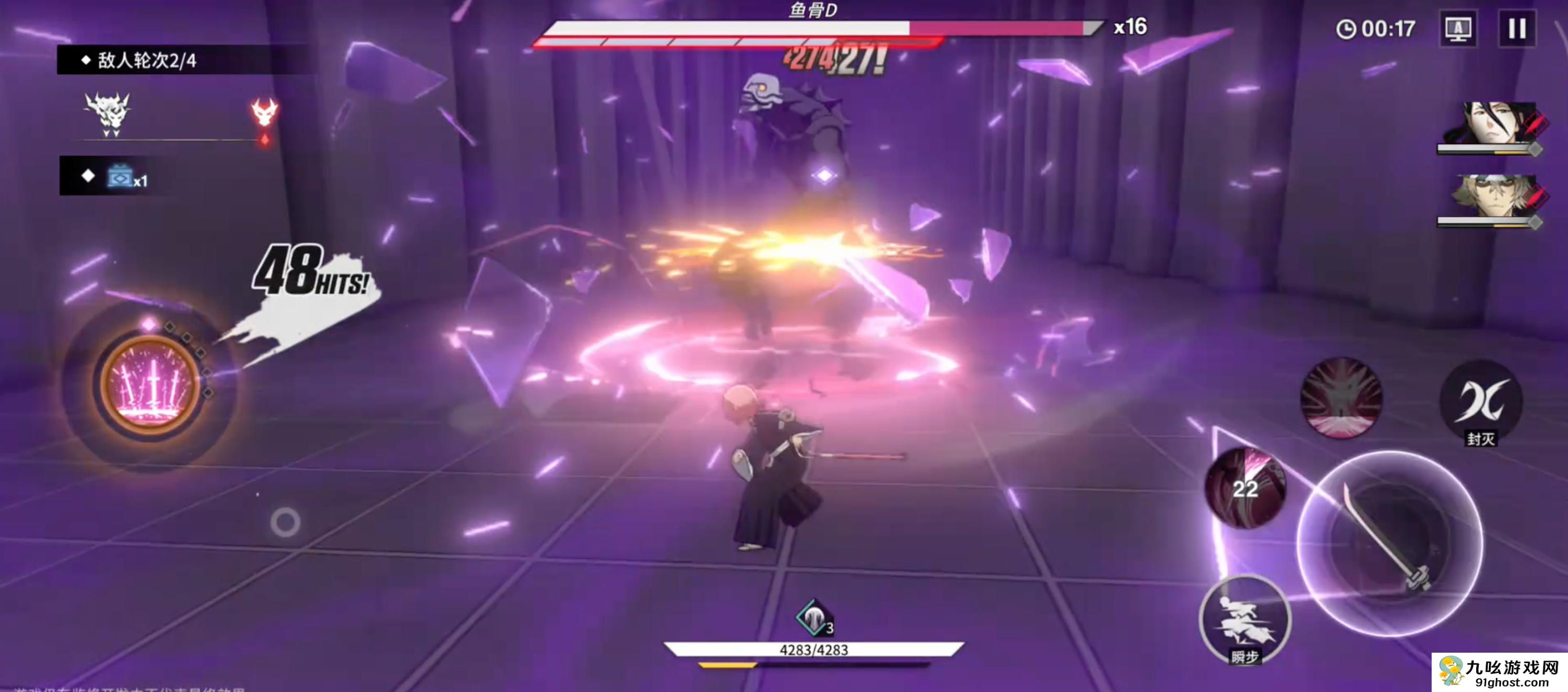Select the skill on 22 cooldown
Image resolution: width=1568 pixels, height=692 pixels.
1245,488
